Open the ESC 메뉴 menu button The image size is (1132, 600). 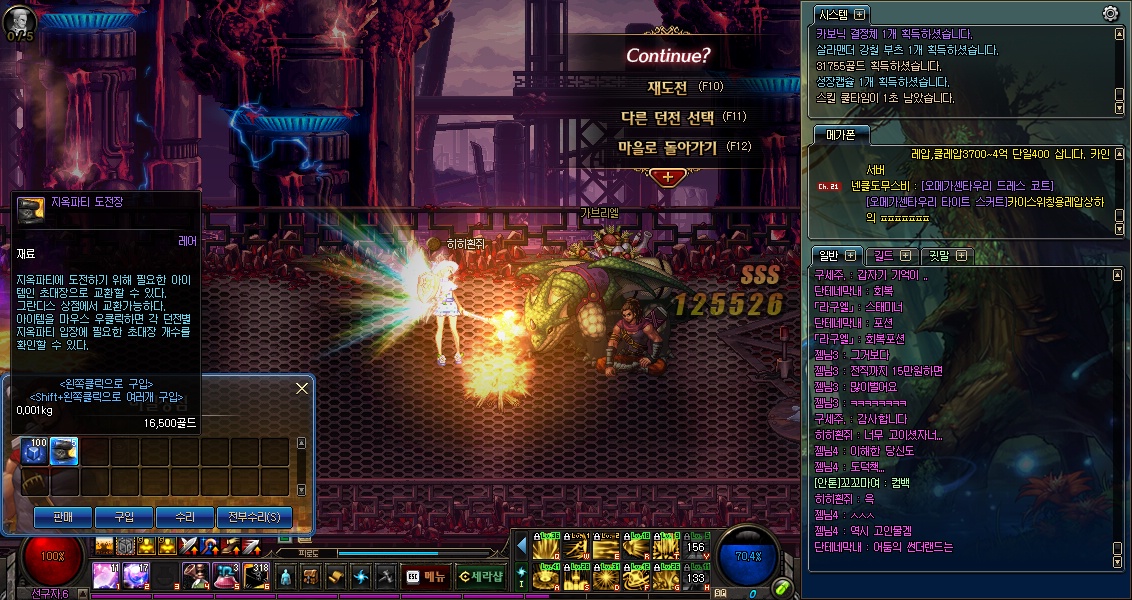tap(427, 575)
